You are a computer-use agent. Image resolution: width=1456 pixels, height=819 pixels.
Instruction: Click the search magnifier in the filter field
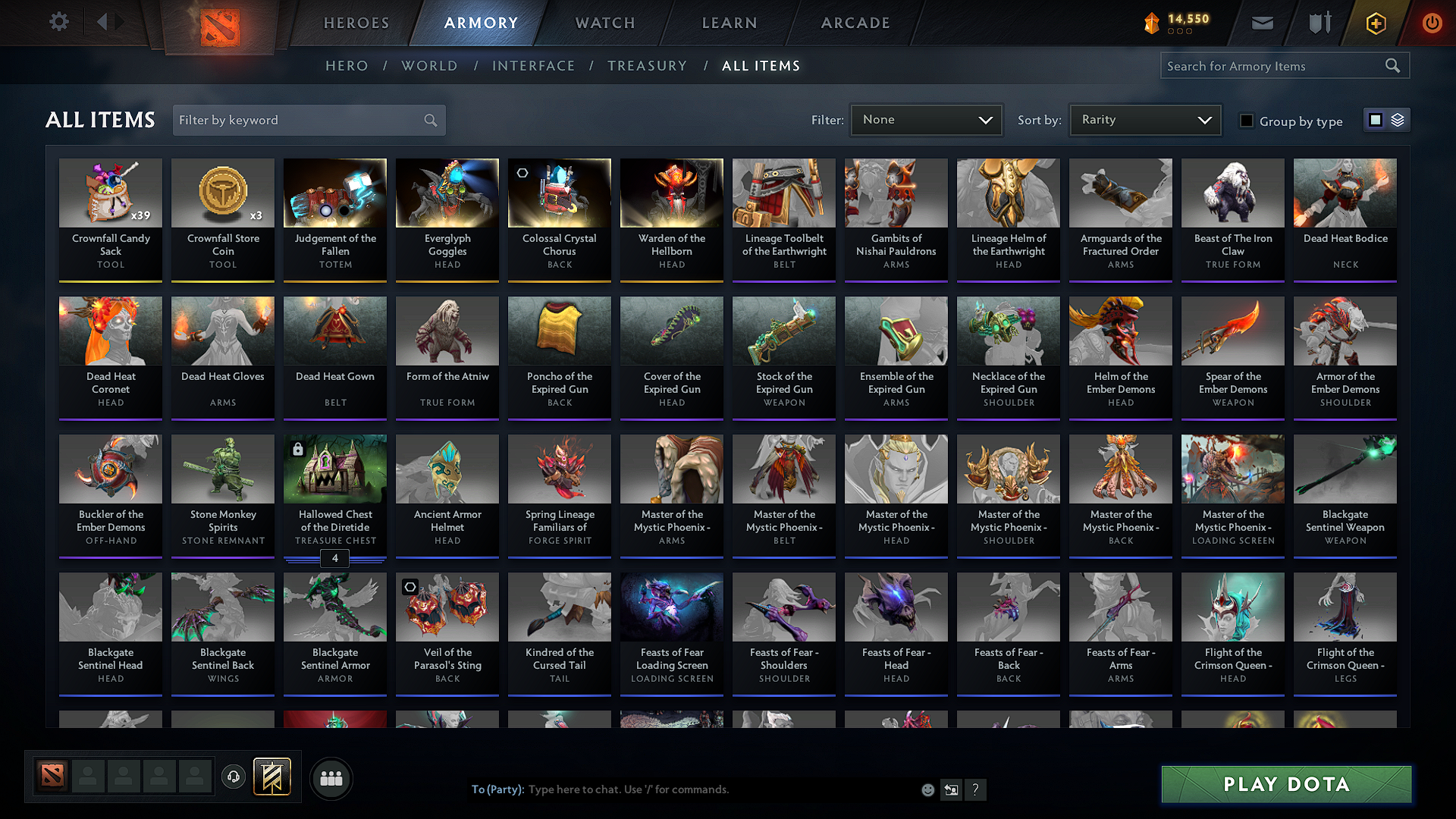429,120
